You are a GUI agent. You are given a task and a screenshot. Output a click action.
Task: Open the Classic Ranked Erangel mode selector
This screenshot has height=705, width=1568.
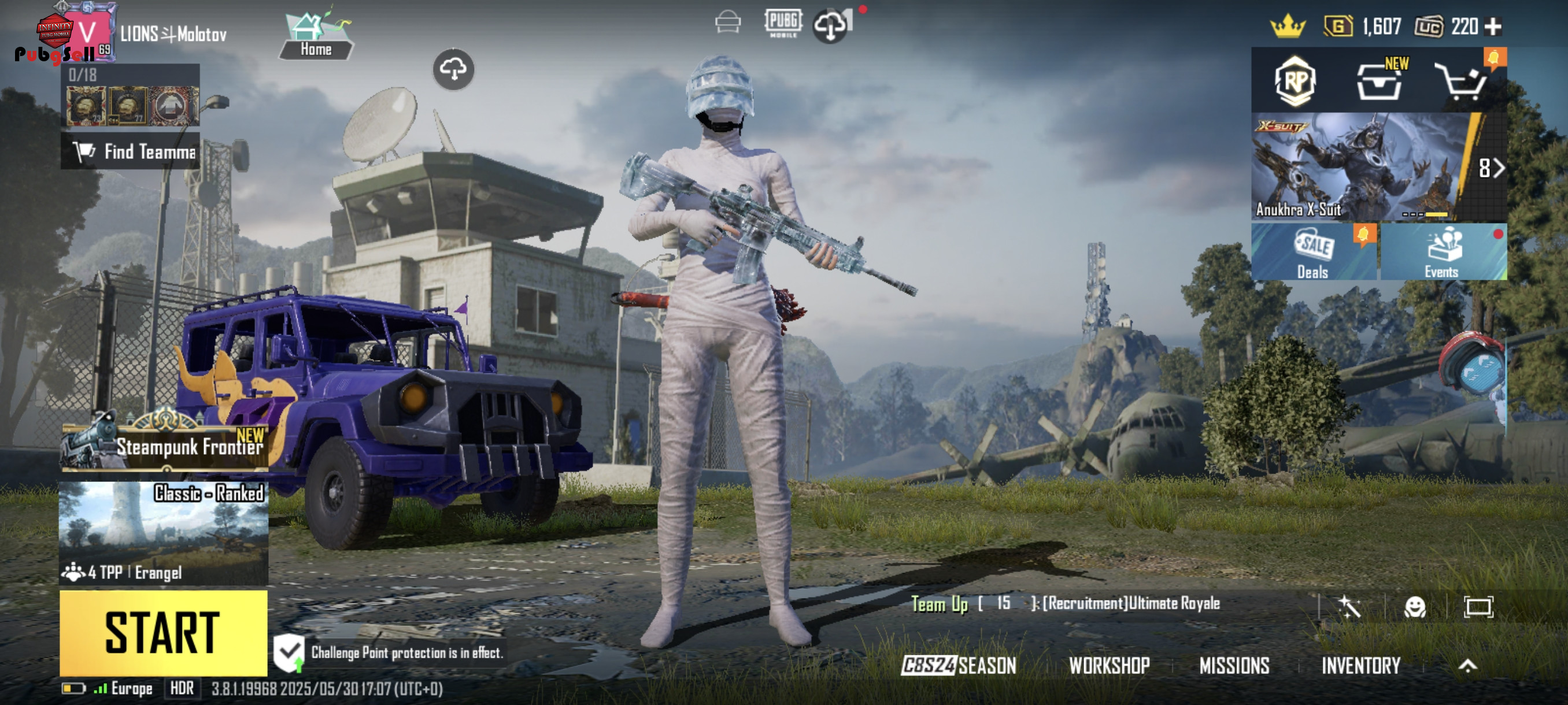pos(163,533)
